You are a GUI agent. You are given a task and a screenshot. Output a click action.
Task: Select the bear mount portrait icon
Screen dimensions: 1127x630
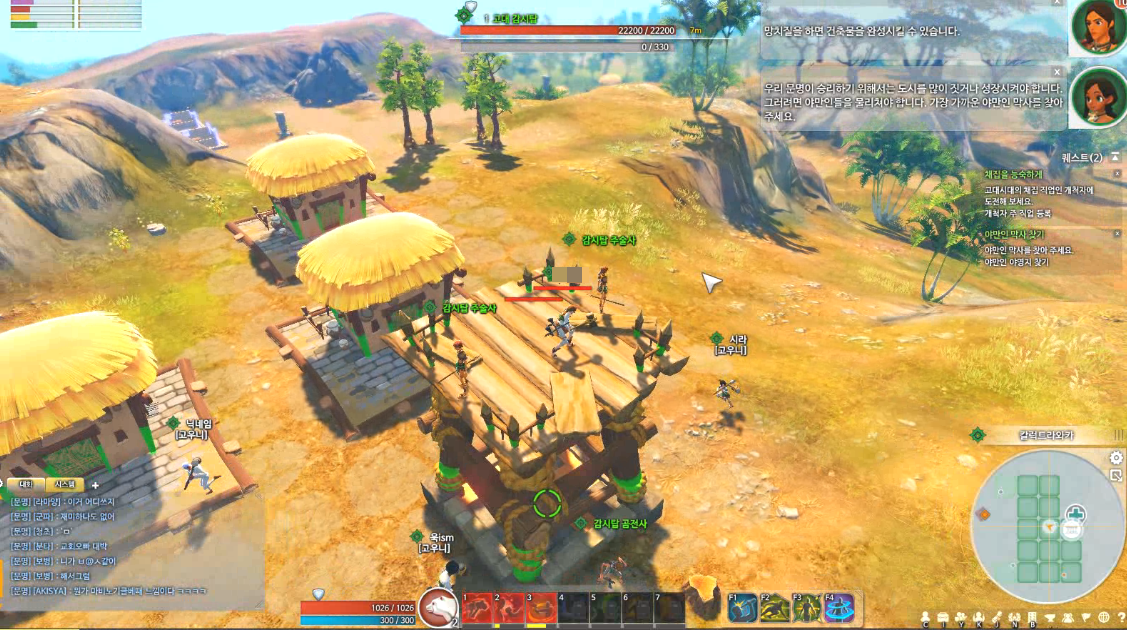pos(437,606)
